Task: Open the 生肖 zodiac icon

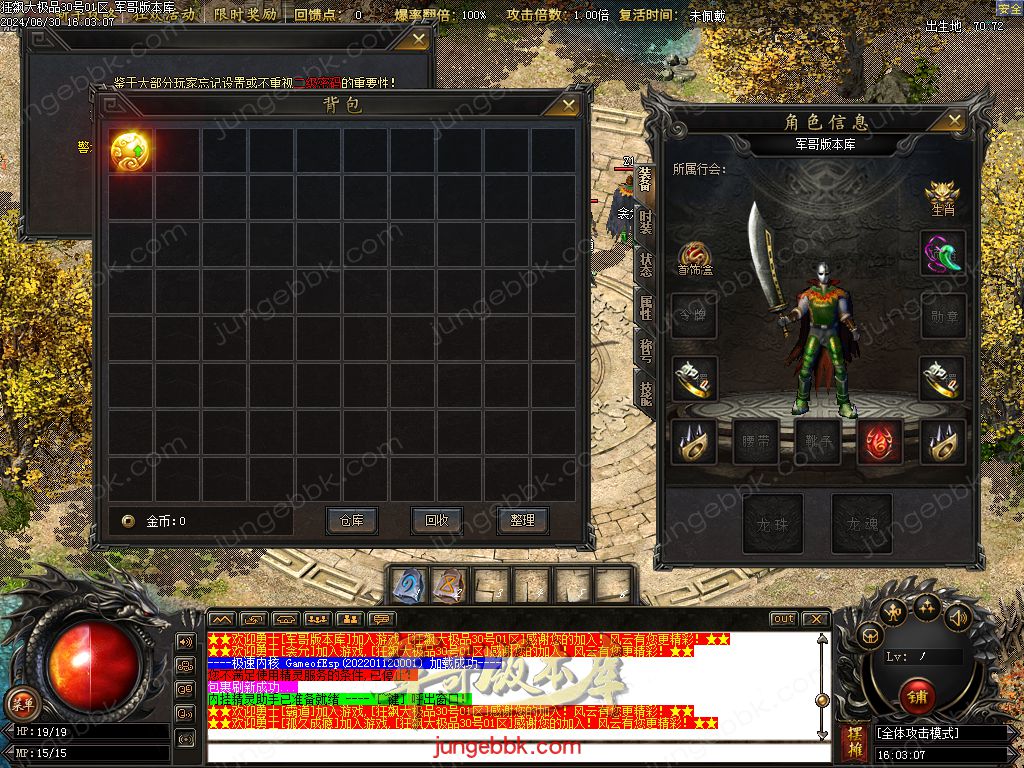Action: pyautogui.click(x=943, y=196)
